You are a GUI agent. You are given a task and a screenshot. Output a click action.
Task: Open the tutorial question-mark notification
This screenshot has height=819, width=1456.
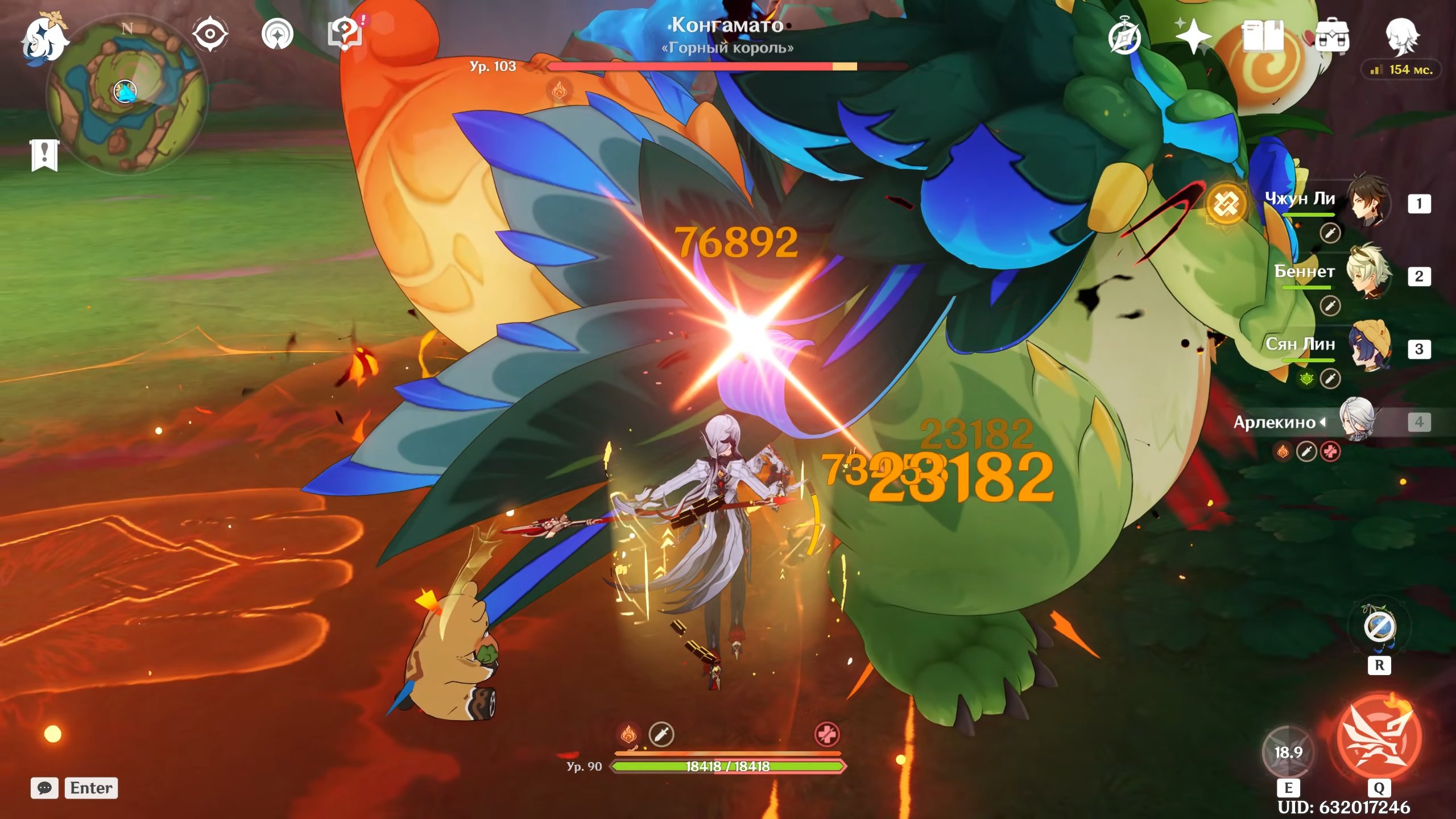345,33
